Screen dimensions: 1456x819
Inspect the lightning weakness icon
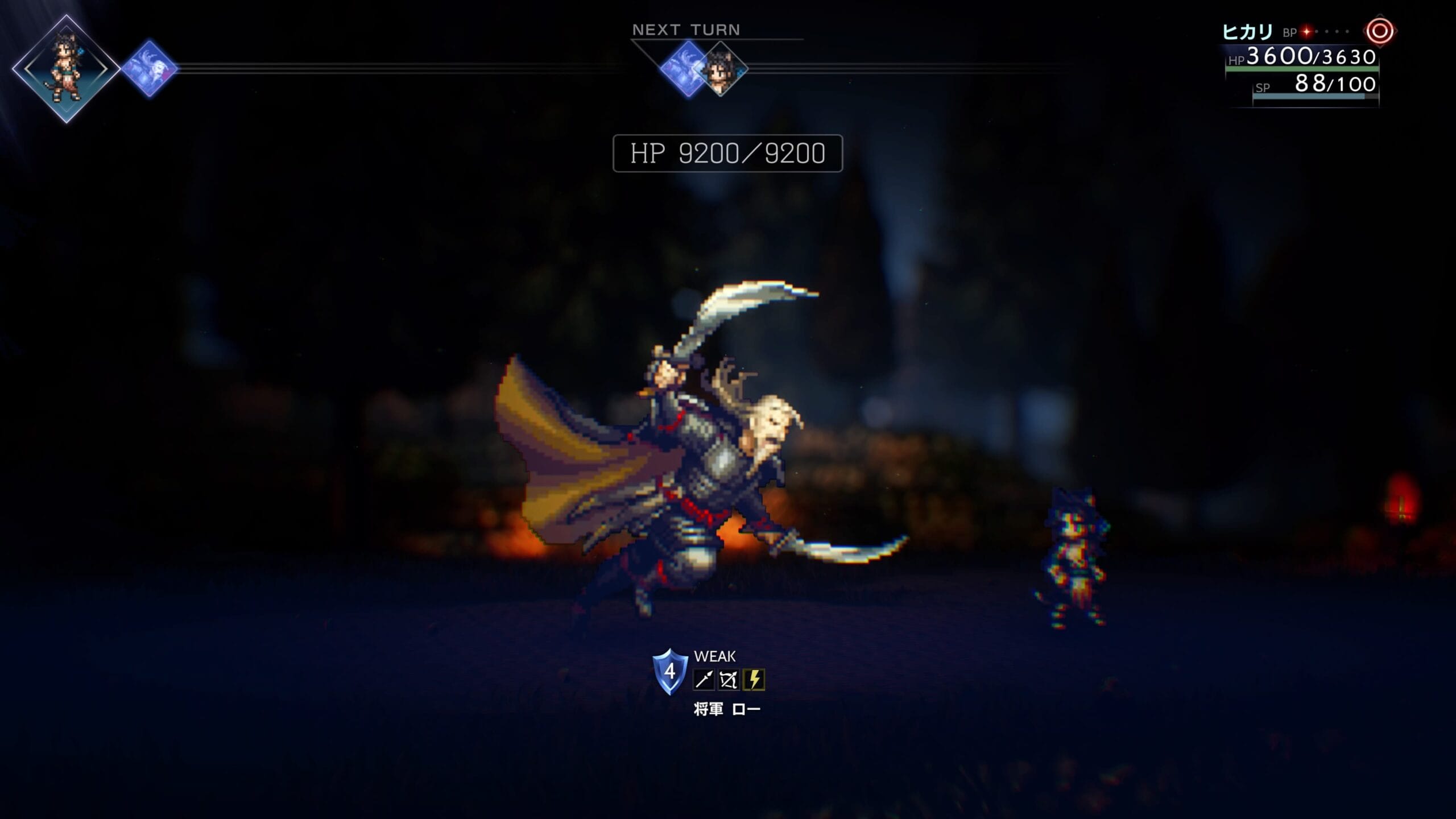click(x=754, y=680)
